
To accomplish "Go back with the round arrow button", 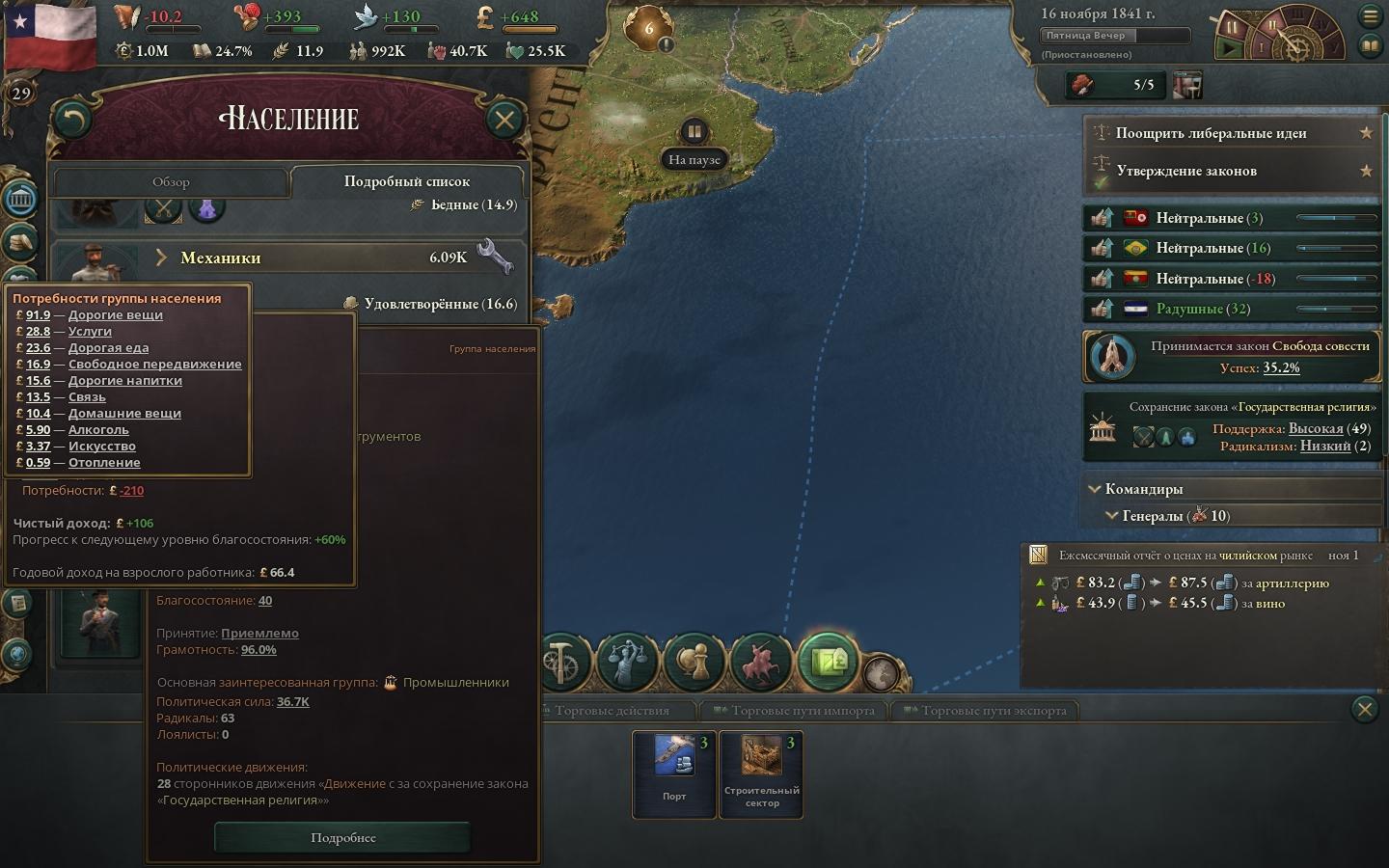I will pyautogui.click(x=72, y=120).
